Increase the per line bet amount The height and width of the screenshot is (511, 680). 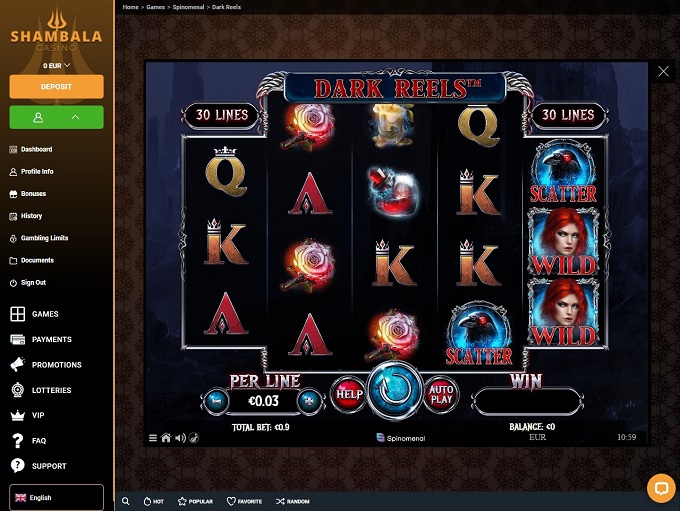pyautogui.click(x=309, y=401)
